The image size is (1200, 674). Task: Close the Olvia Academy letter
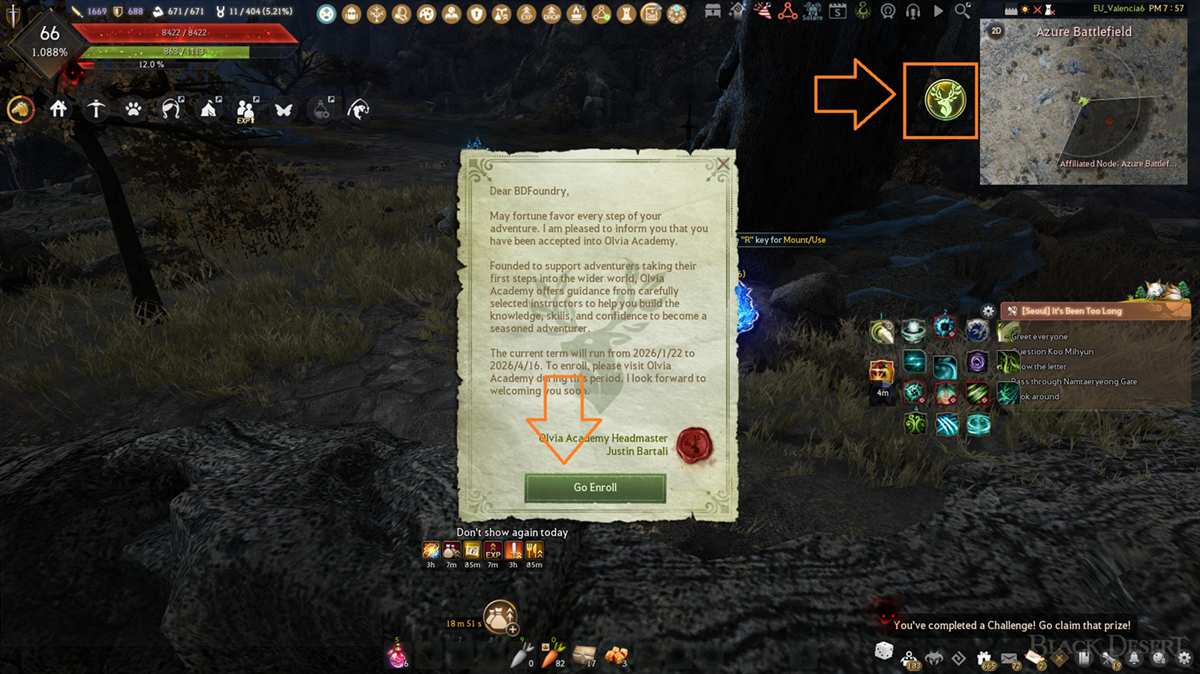[723, 164]
